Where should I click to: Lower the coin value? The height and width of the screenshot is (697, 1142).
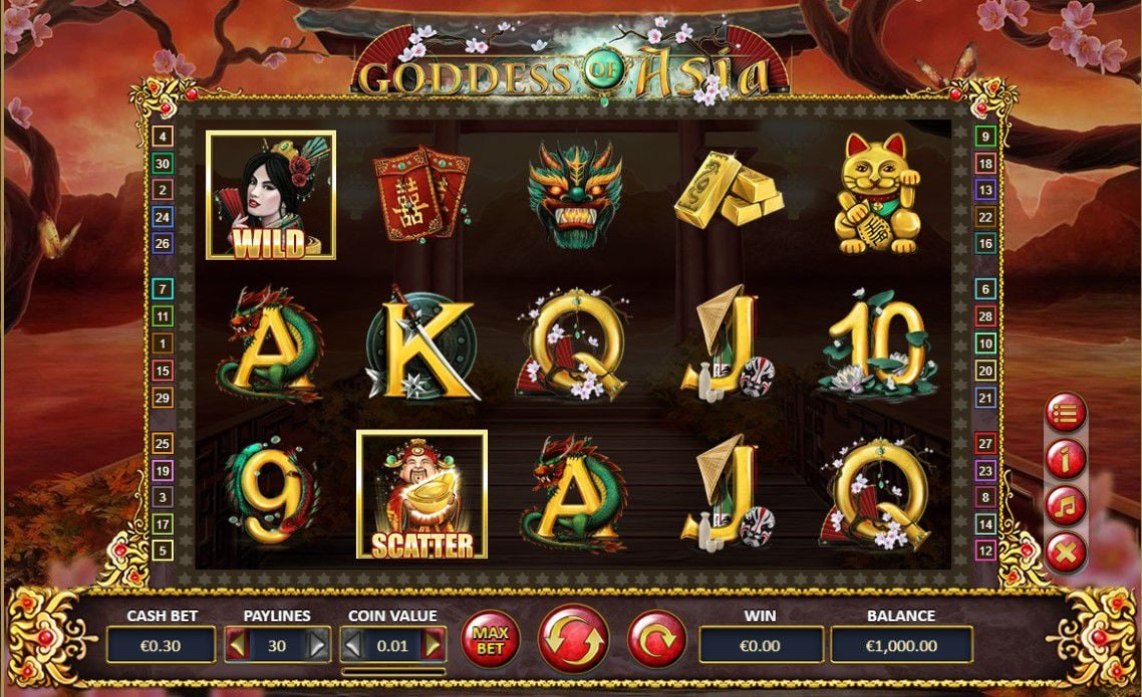[352, 645]
